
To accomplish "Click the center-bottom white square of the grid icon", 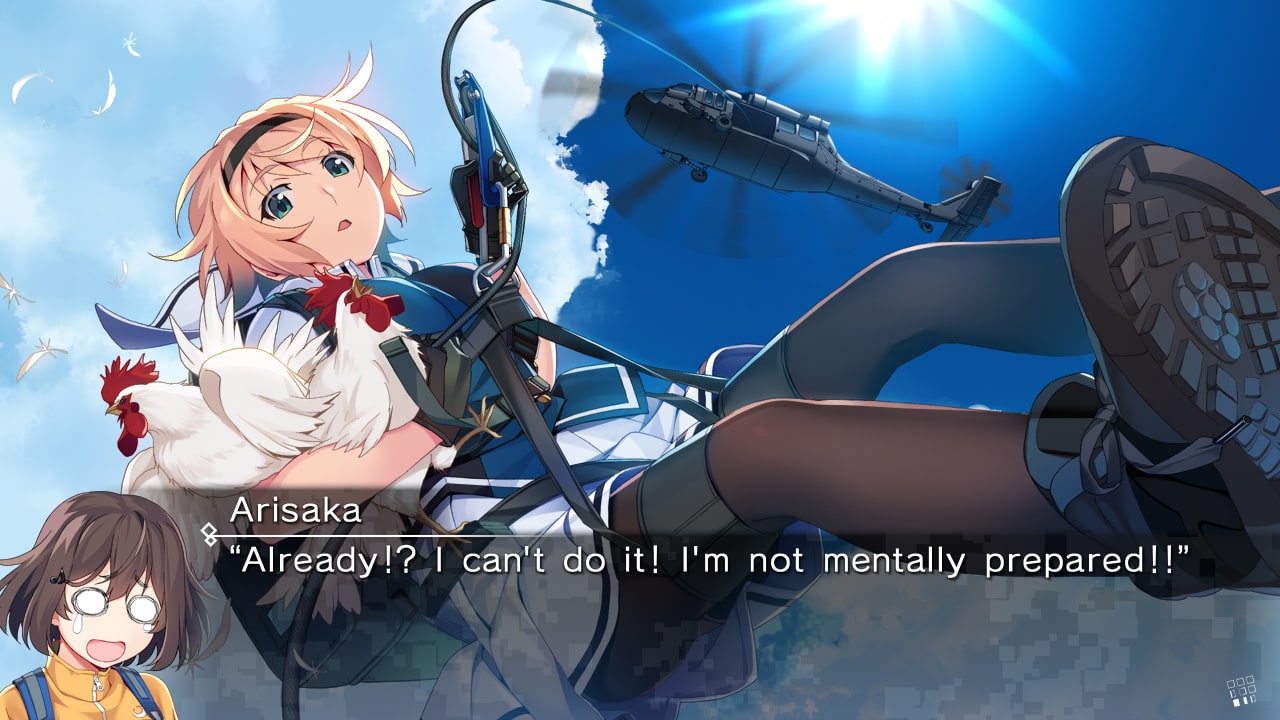I will pos(1245,700).
